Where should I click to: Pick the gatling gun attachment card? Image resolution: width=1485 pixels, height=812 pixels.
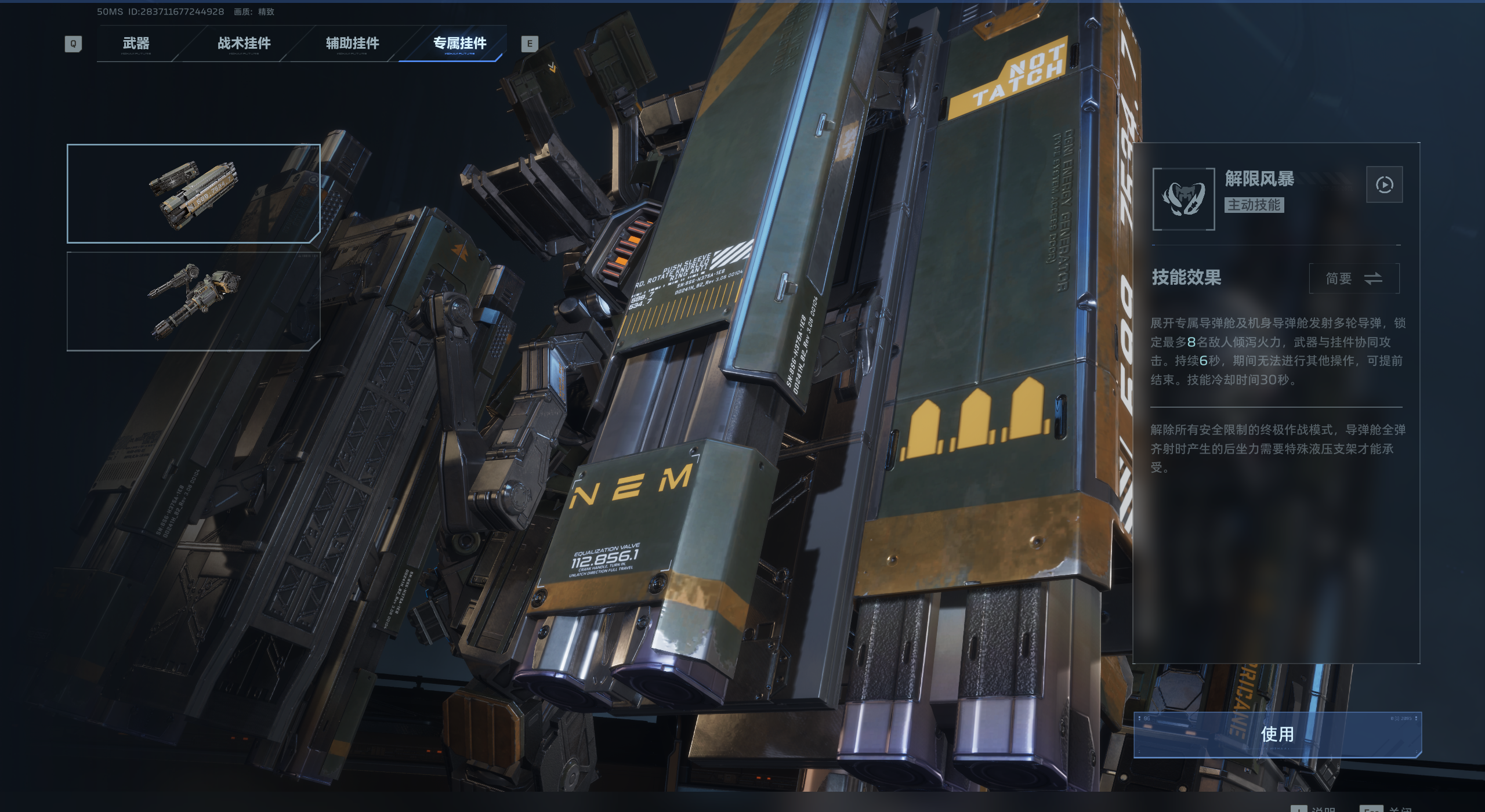click(x=194, y=301)
